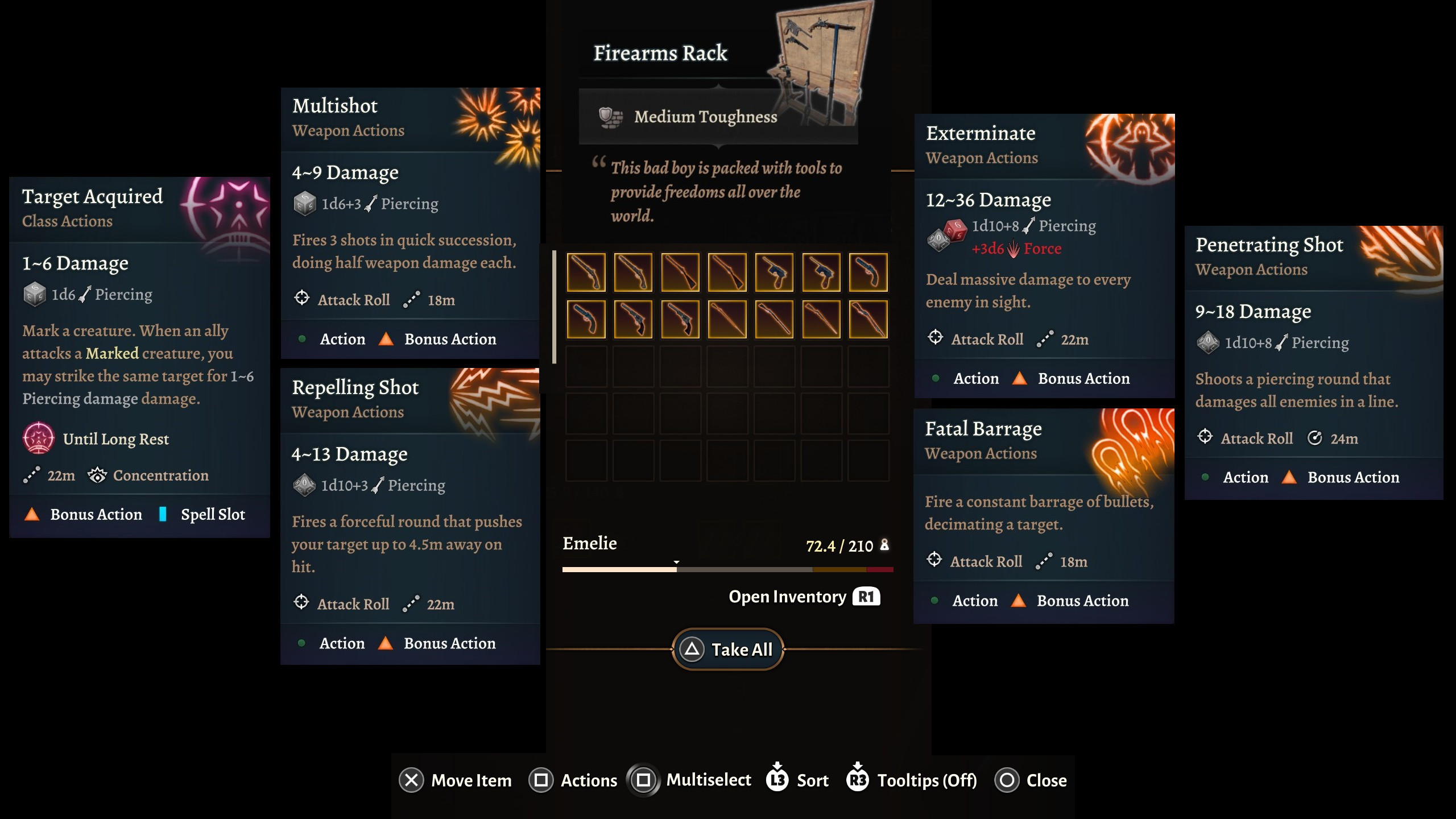Click the Piercing die icon on Penetrating Shot

pos(1209,342)
